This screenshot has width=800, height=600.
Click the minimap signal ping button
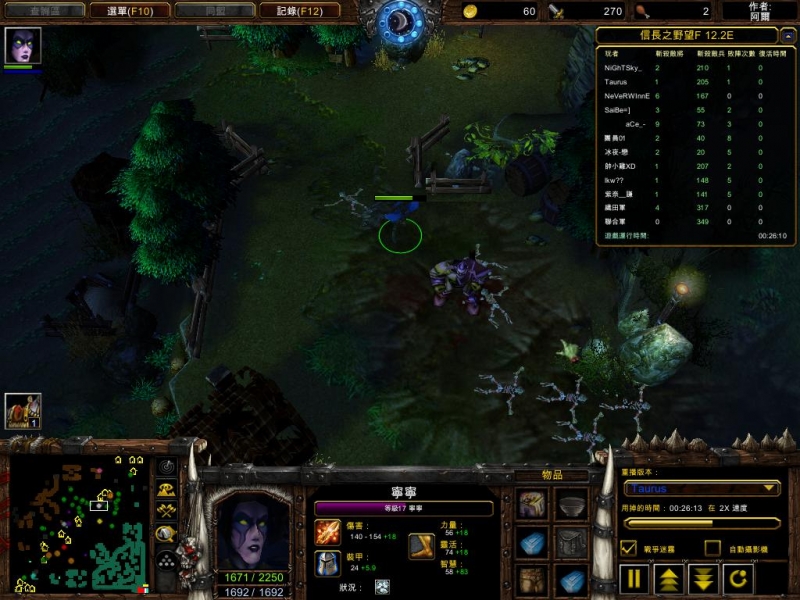pyautogui.click(x=167, y=468)
